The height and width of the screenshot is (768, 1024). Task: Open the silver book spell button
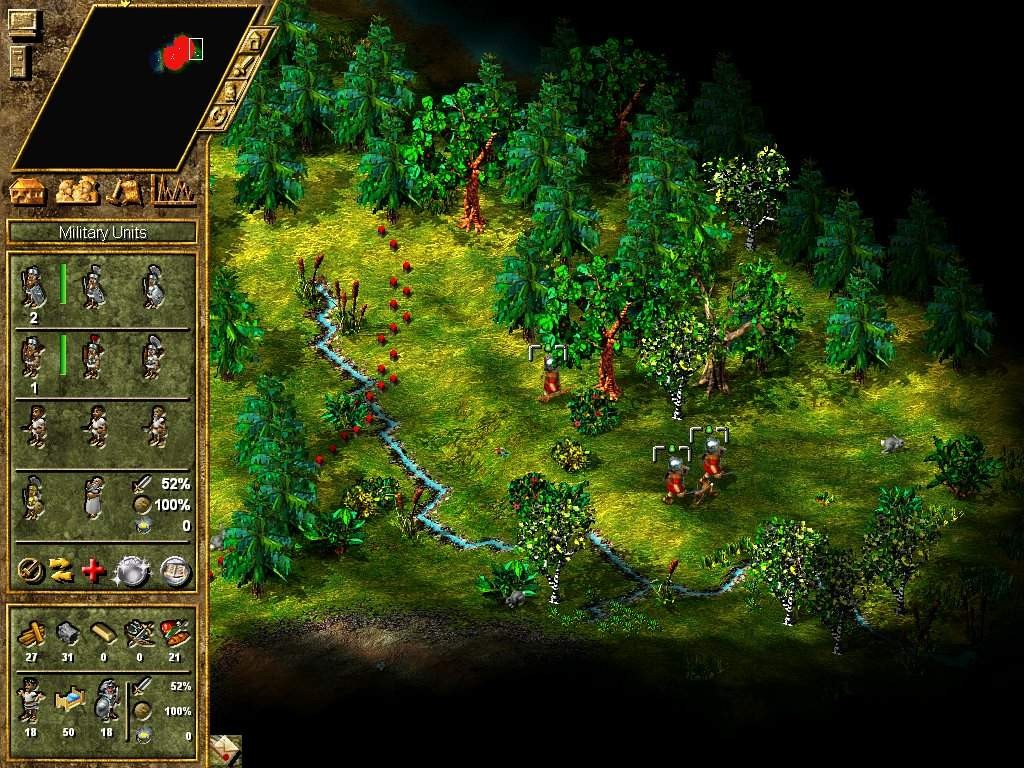(176, 570)
